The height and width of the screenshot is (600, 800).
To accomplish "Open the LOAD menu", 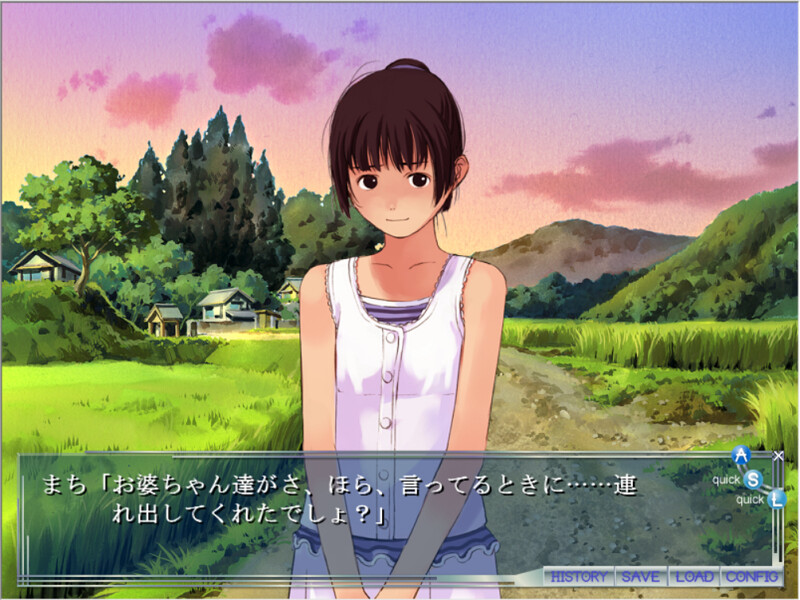I will [x=694, y=577].
